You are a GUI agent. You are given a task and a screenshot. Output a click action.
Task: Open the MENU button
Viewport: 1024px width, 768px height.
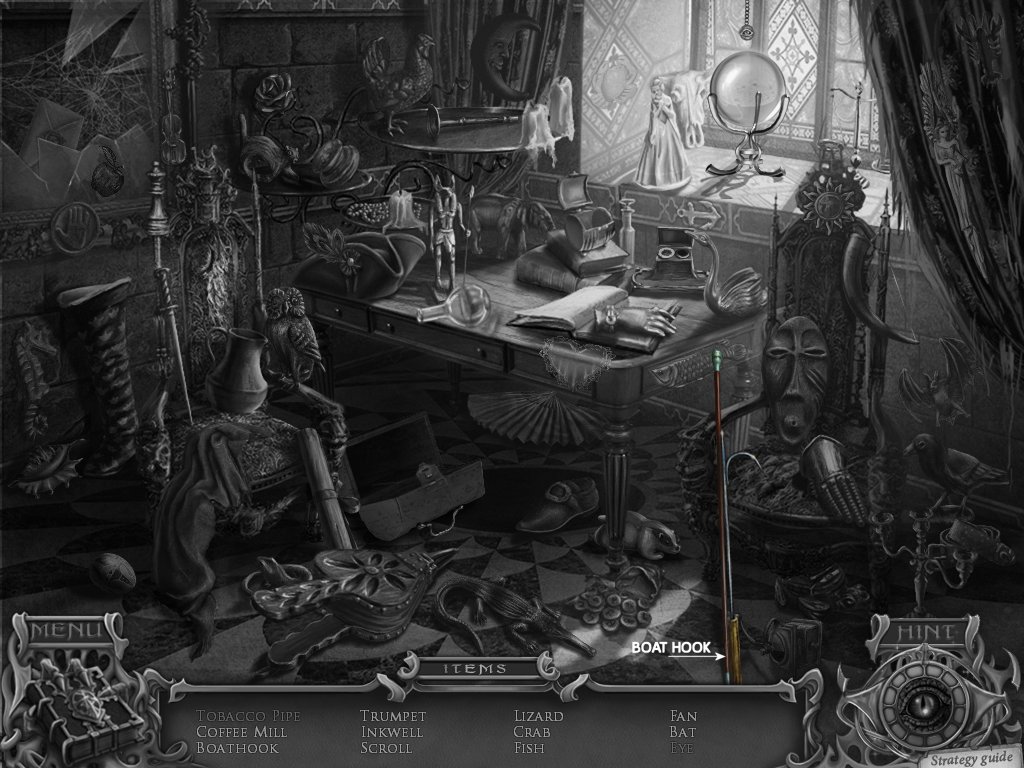pyautogui.click(x=66, y=631)
